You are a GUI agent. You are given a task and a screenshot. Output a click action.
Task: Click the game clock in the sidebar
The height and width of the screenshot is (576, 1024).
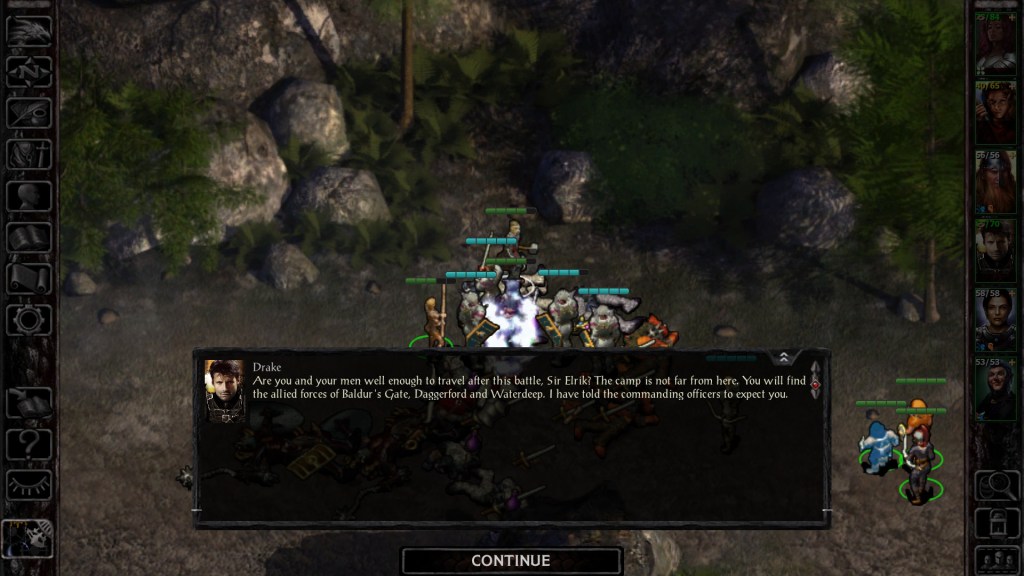click(x=29, y=537)
